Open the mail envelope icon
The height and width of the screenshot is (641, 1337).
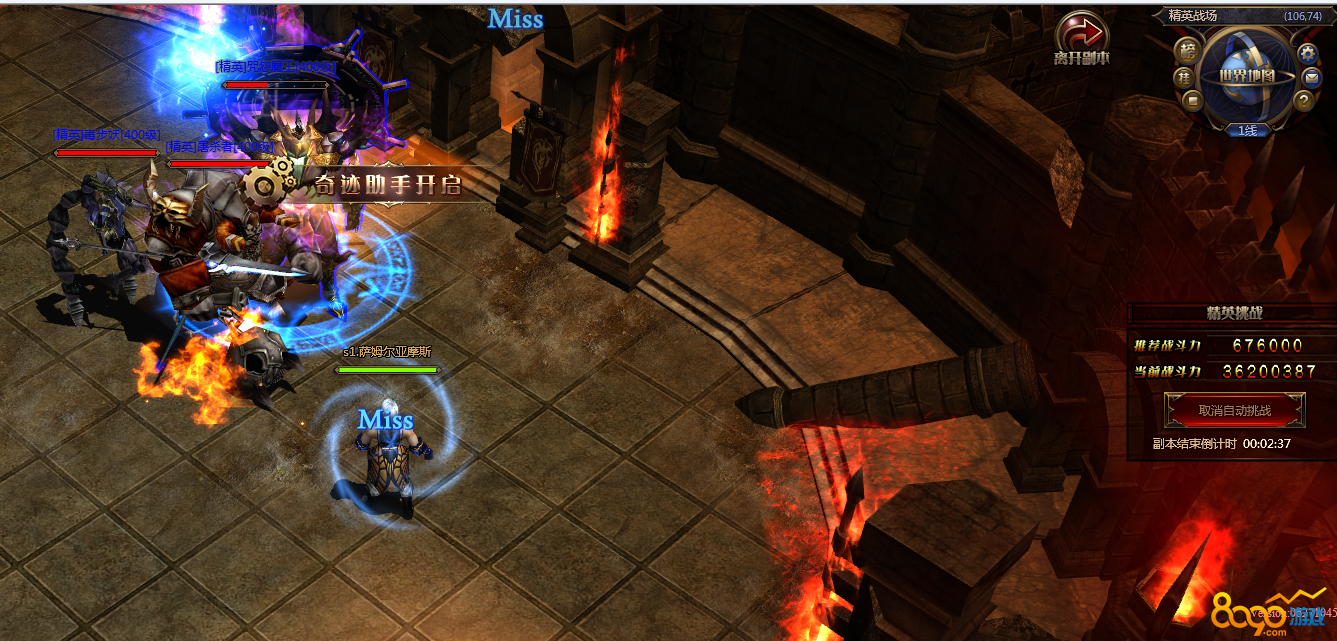tap(1311, 77)
